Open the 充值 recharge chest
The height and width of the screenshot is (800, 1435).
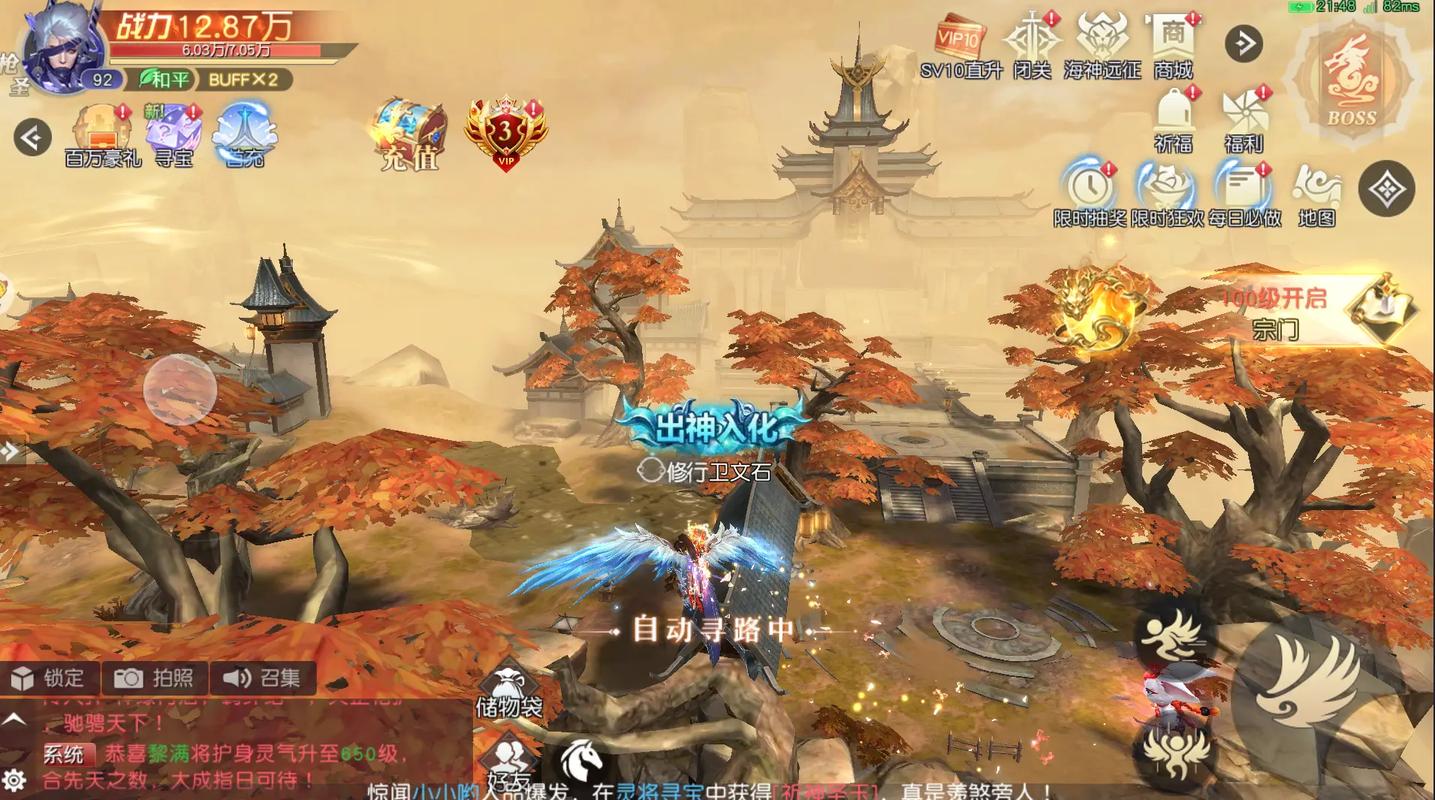pyautogui.click(x=408, y=133)
